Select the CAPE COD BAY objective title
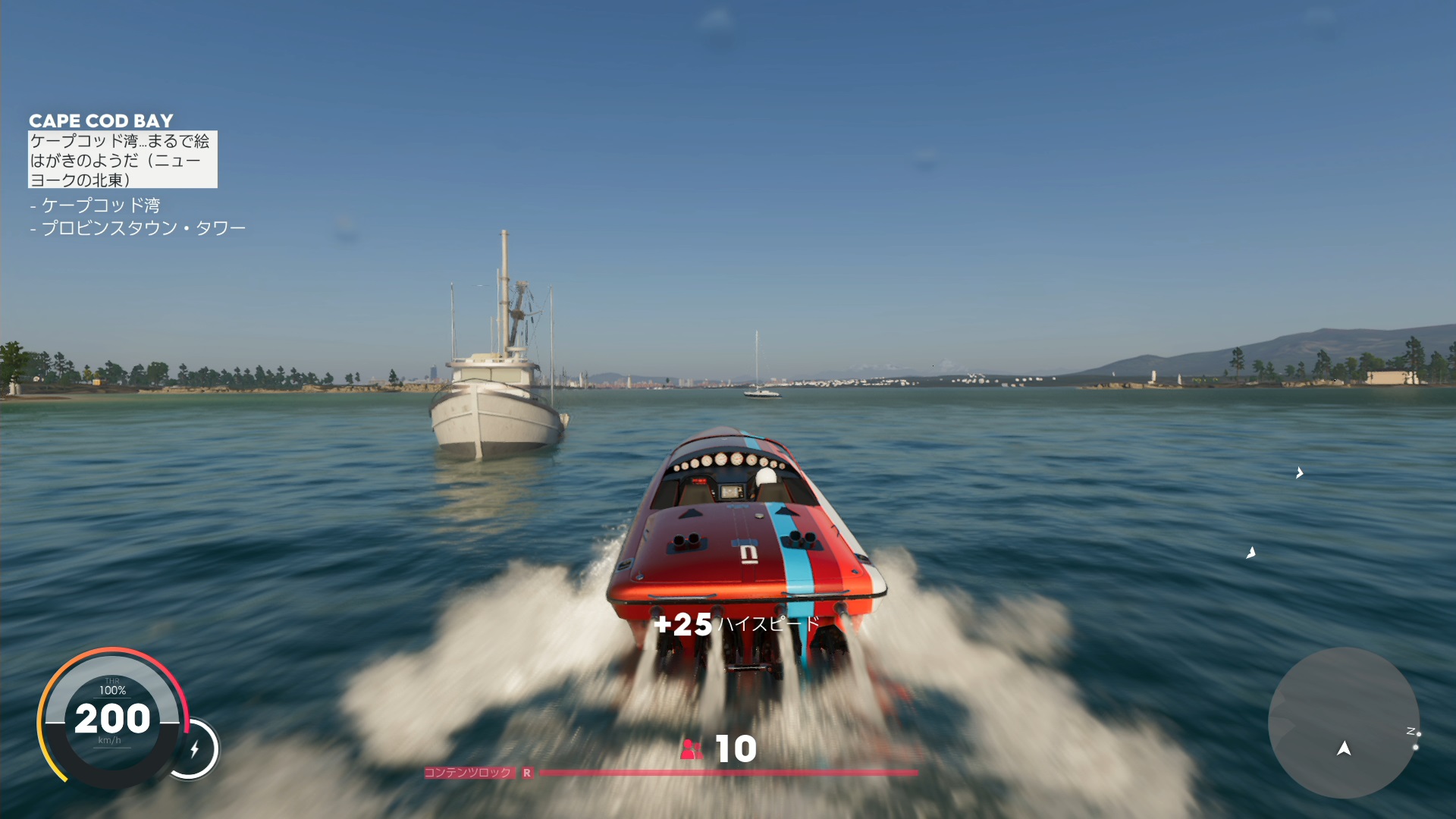Viewport: 1456px width, 819px height. (x=101, y=121)
